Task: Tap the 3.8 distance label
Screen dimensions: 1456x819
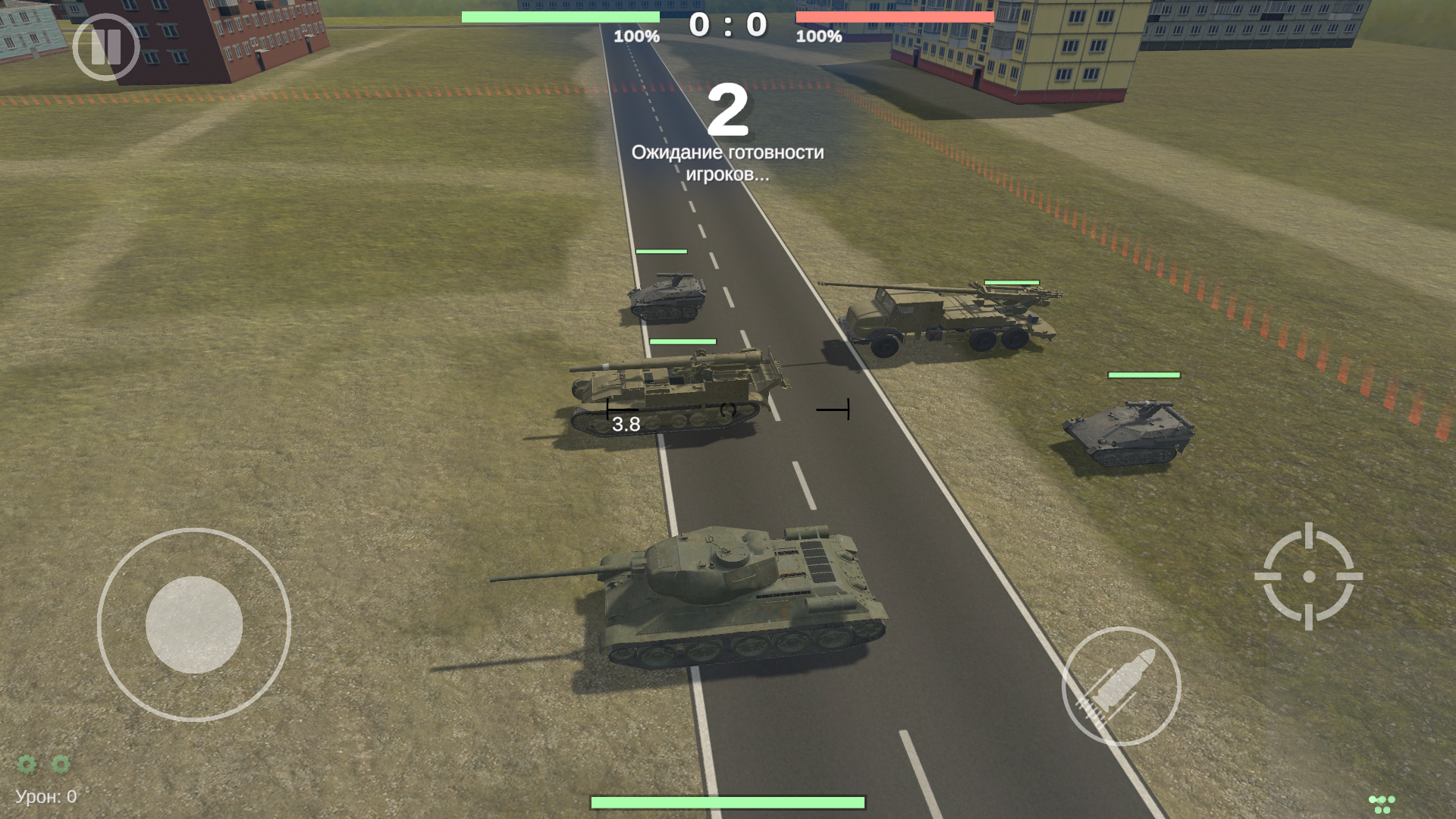Action: [x=626, y=423]
